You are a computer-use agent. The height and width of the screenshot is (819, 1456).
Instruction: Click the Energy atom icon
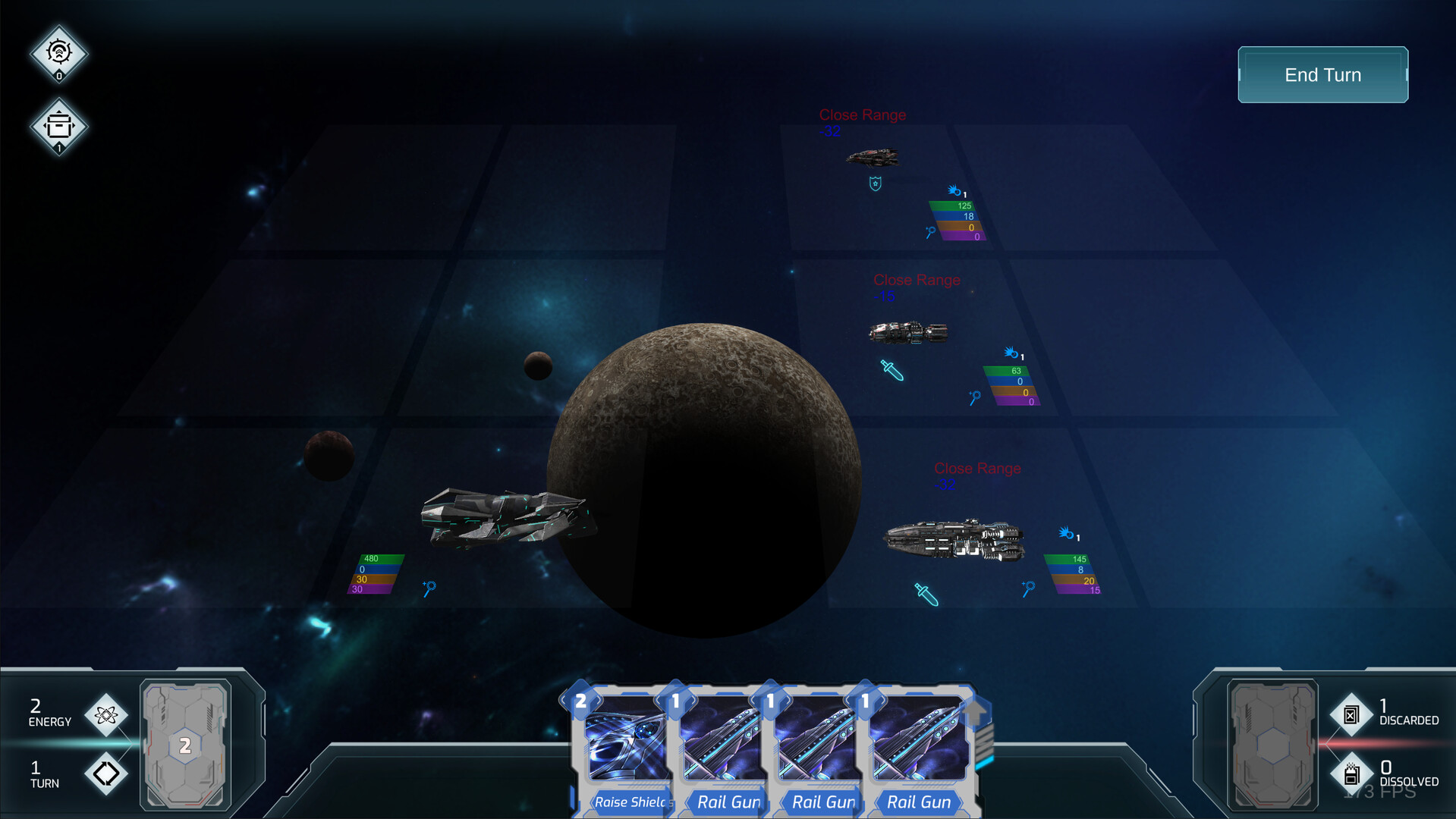(x=106, y=714)
